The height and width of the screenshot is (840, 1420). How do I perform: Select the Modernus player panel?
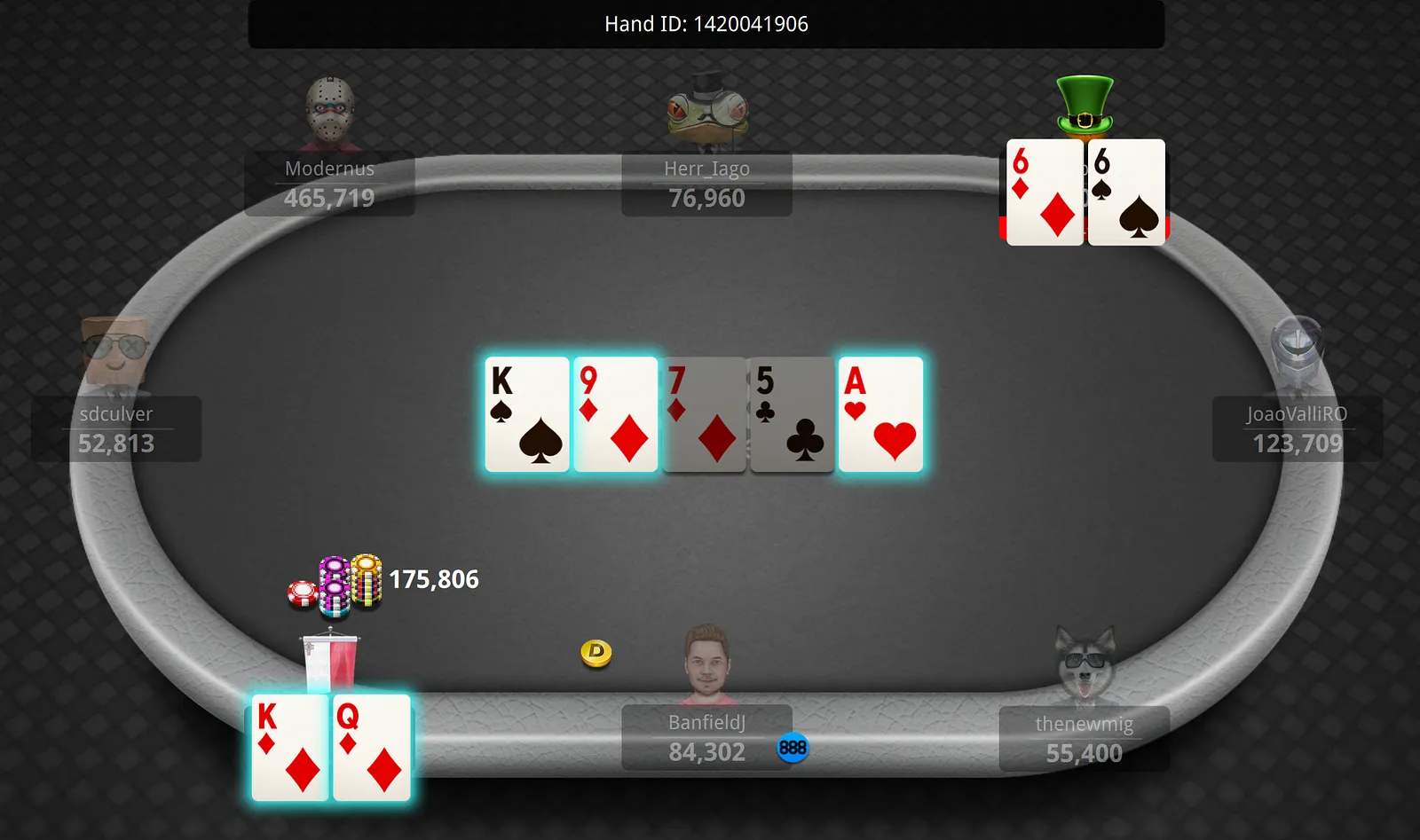pos(329,184)
